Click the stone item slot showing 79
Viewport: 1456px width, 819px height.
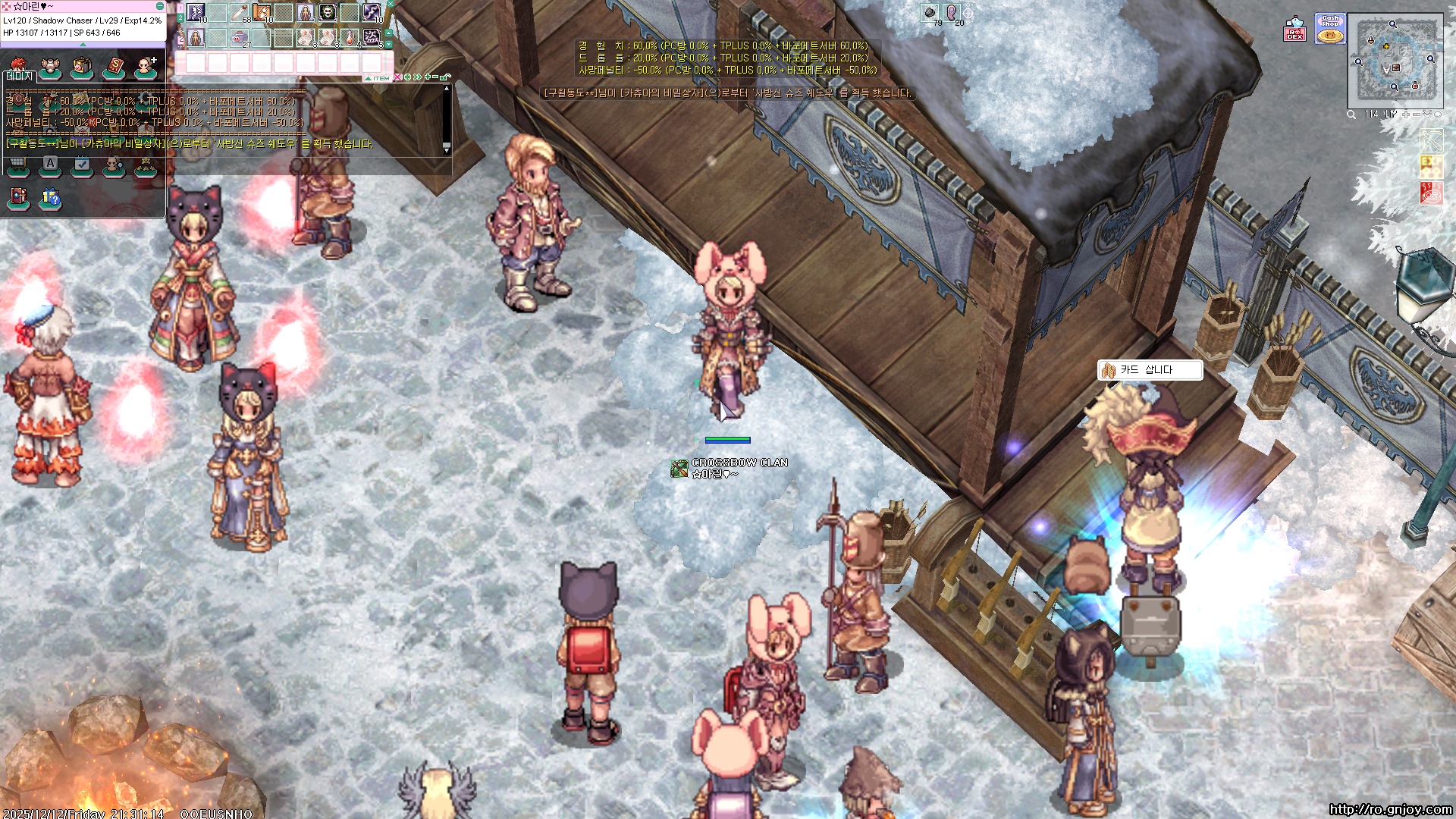click(x=930, y=13)
